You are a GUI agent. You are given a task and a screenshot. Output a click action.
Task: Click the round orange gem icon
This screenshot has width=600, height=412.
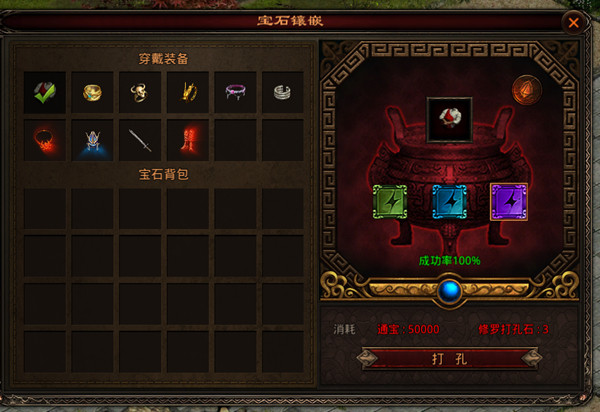coord(526,92)
